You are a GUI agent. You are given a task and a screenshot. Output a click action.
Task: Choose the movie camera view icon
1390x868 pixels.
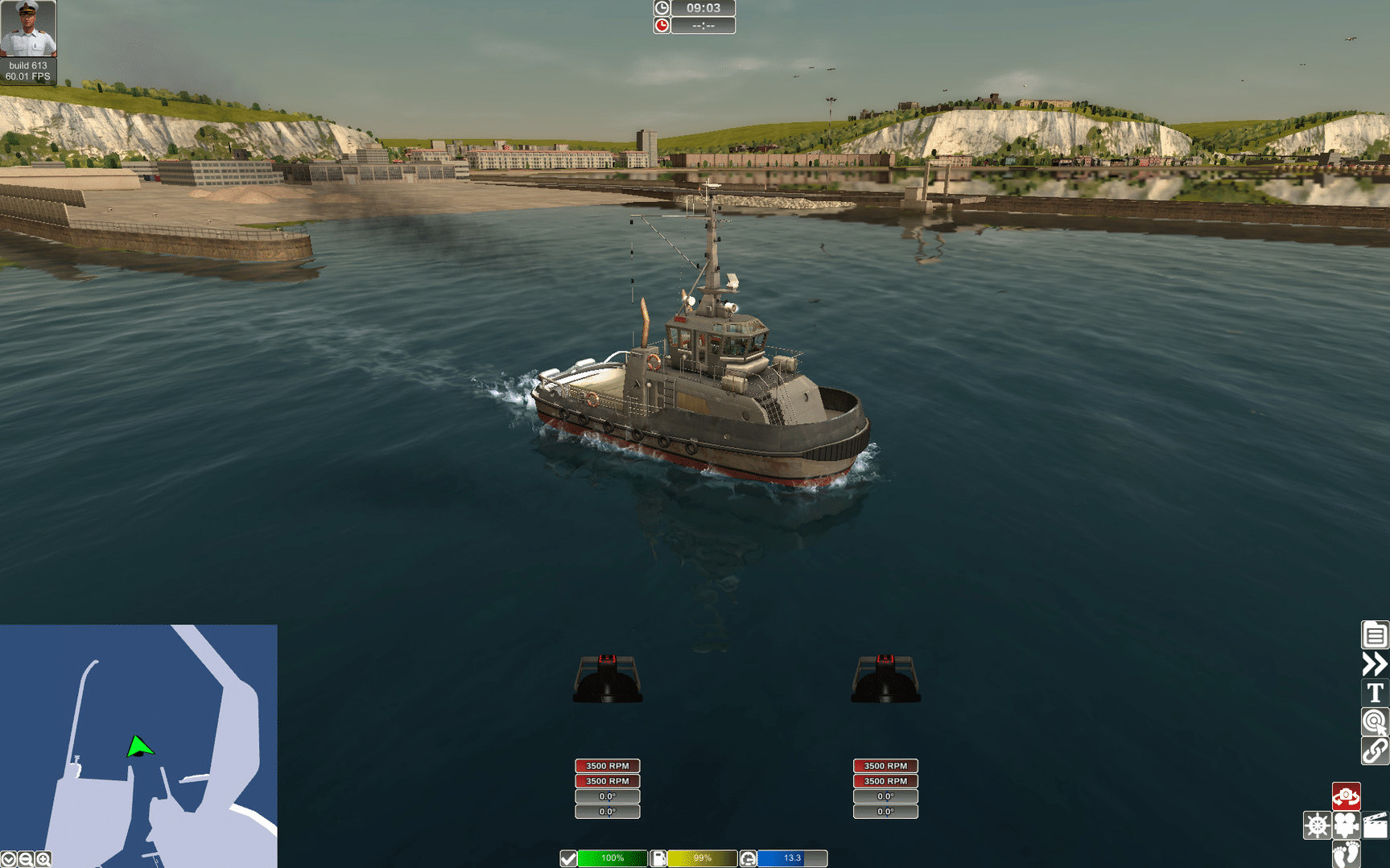pyautogui.click(x=1346, y=825)
